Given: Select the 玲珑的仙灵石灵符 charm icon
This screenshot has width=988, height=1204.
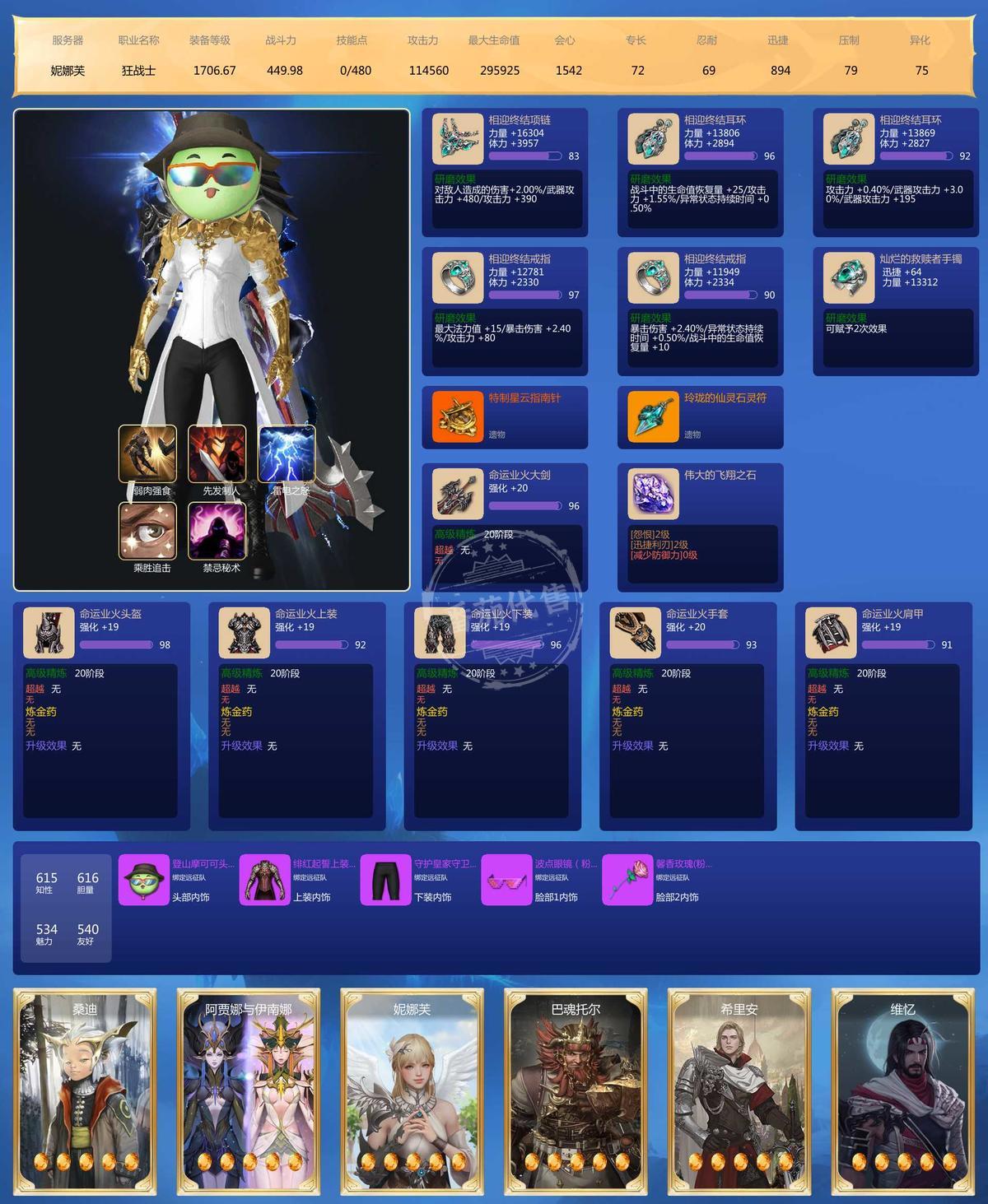Looking at the screenshot, I should click(x=653, y=417).
